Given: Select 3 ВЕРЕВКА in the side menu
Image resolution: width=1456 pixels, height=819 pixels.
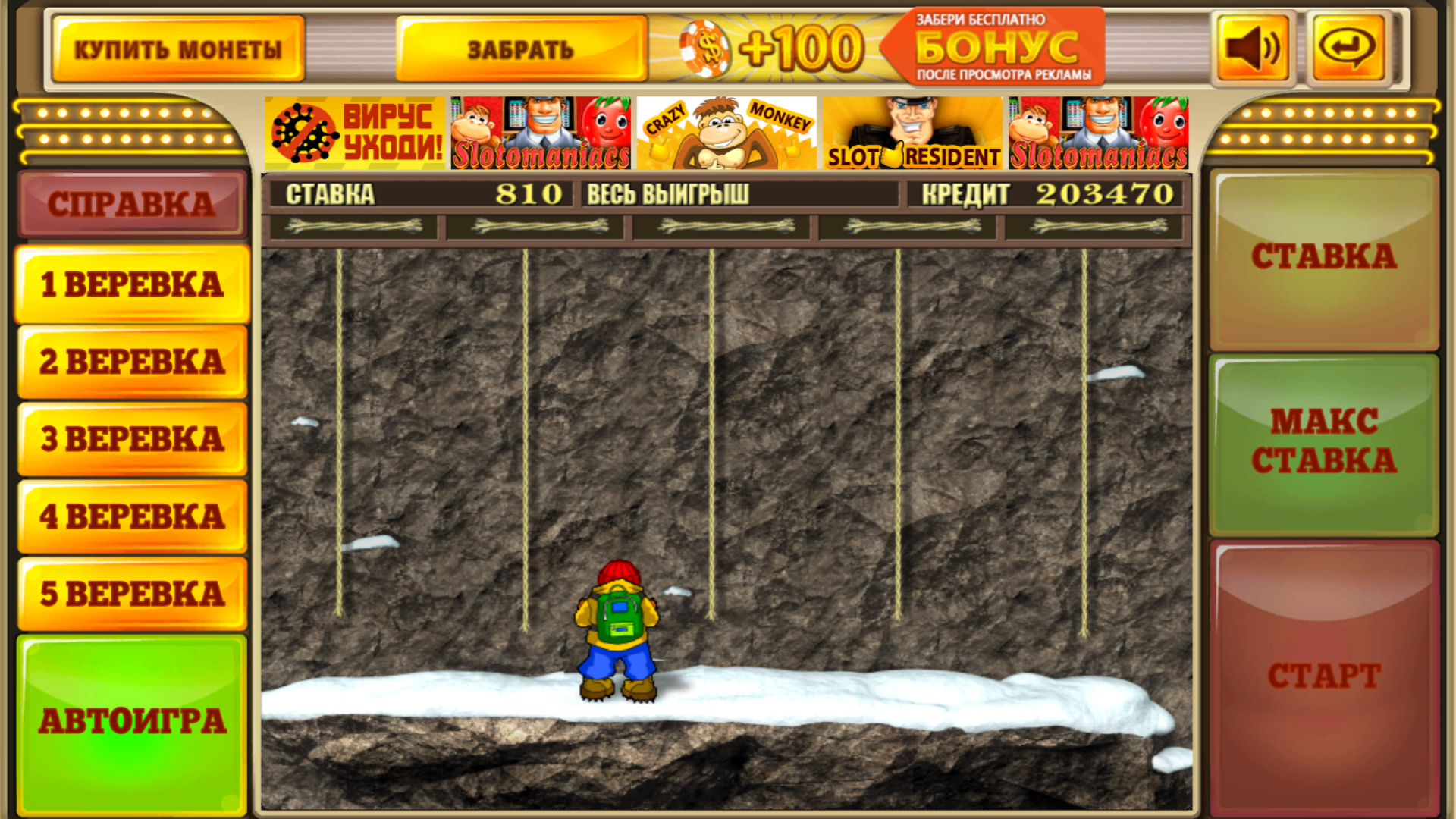Looking at the screenshot, I should click(132, 438).
